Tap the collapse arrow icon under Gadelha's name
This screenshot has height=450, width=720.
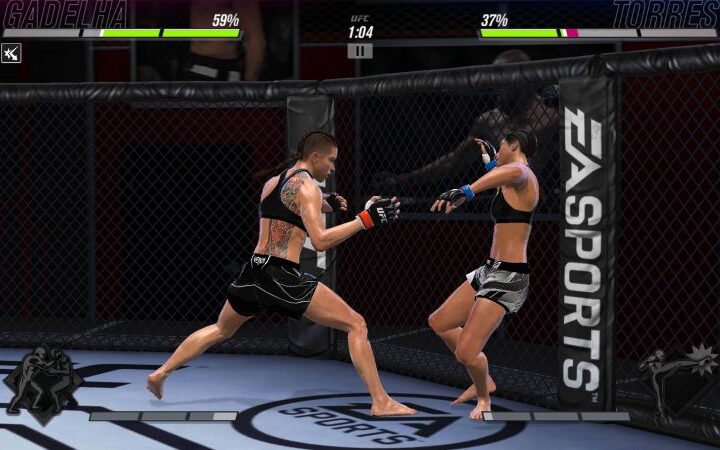coord(11,53)
